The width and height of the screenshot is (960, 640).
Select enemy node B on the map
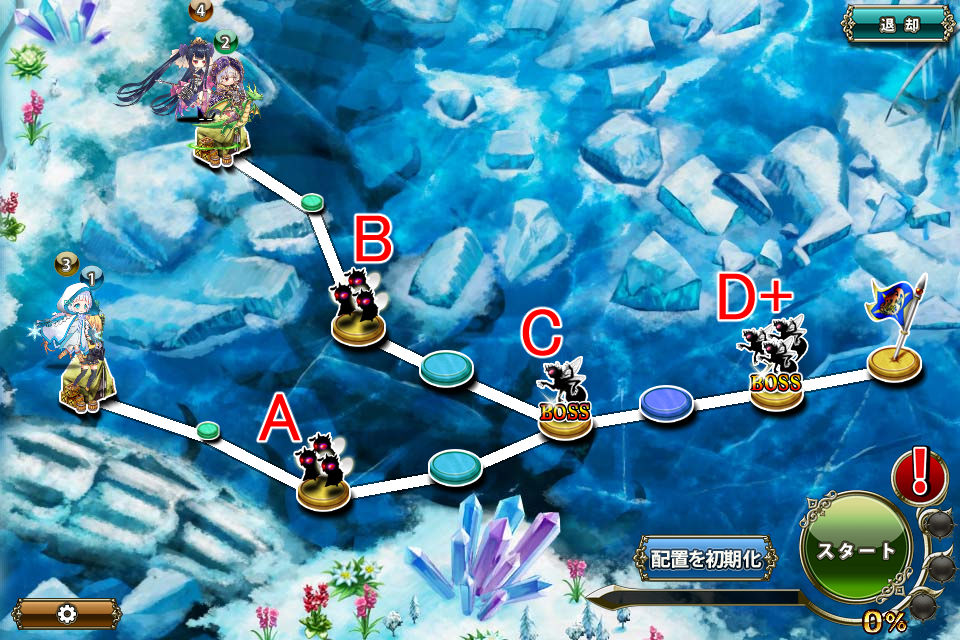[x=358, y=312]
